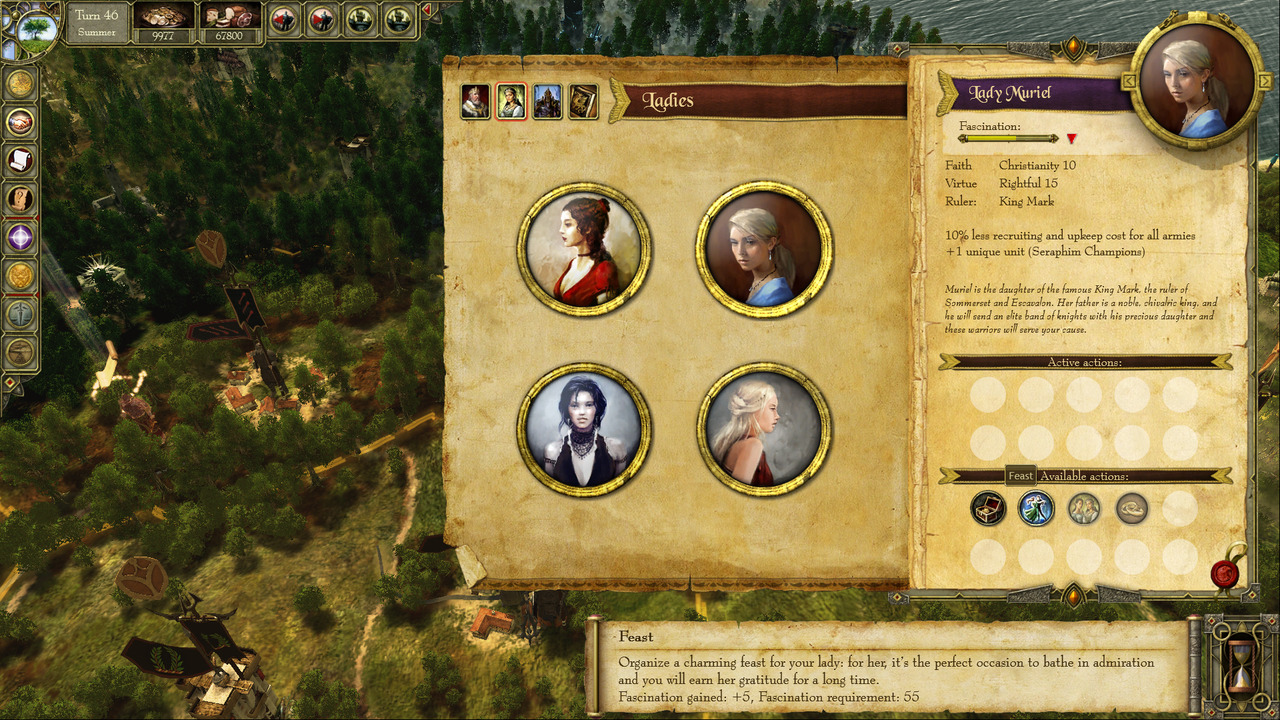Open the heraldic book tab
The height and width of the screenshot is (720, 1280).
(583, 102)
